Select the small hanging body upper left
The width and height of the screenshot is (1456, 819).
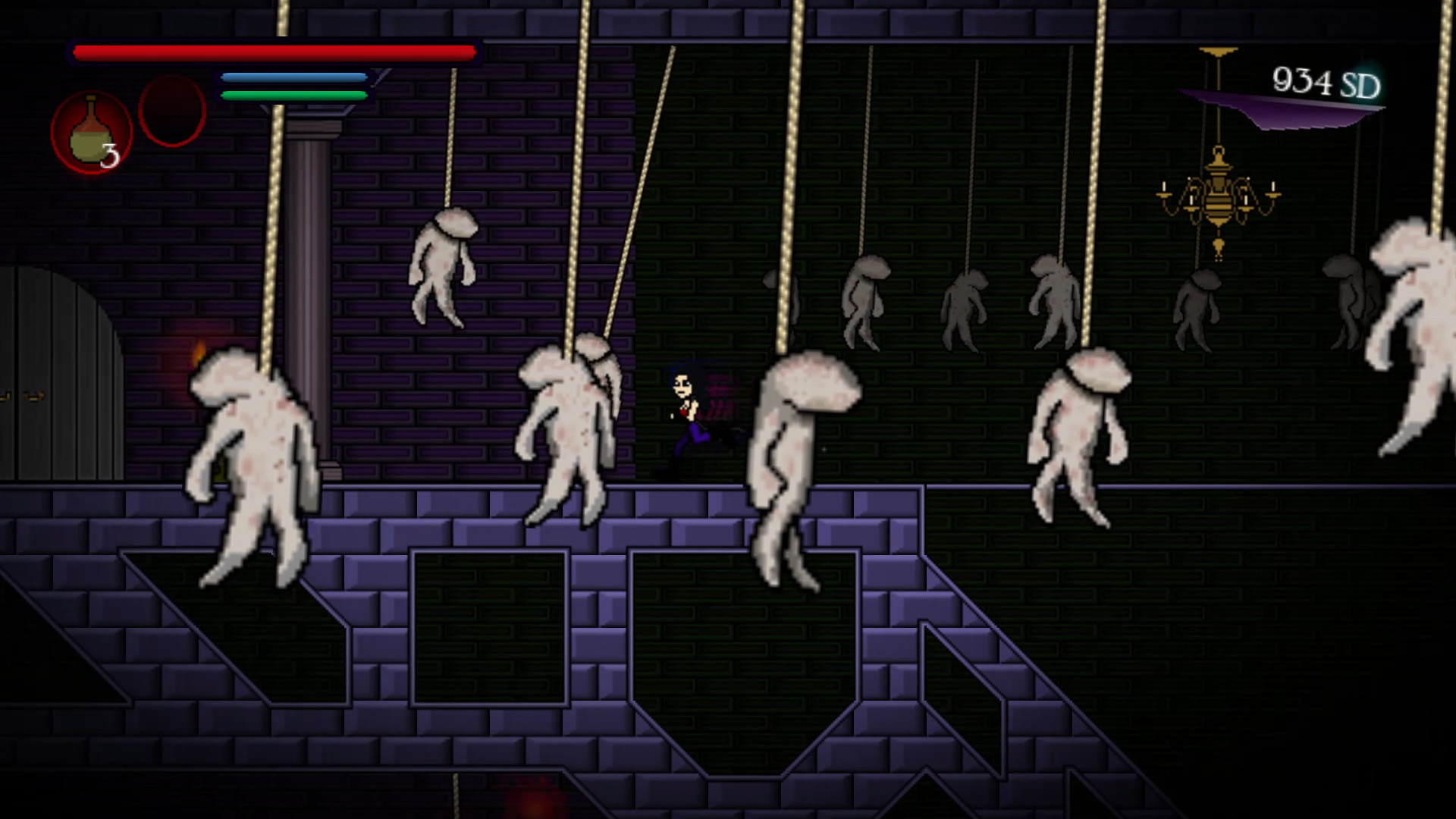coord(440,273)
